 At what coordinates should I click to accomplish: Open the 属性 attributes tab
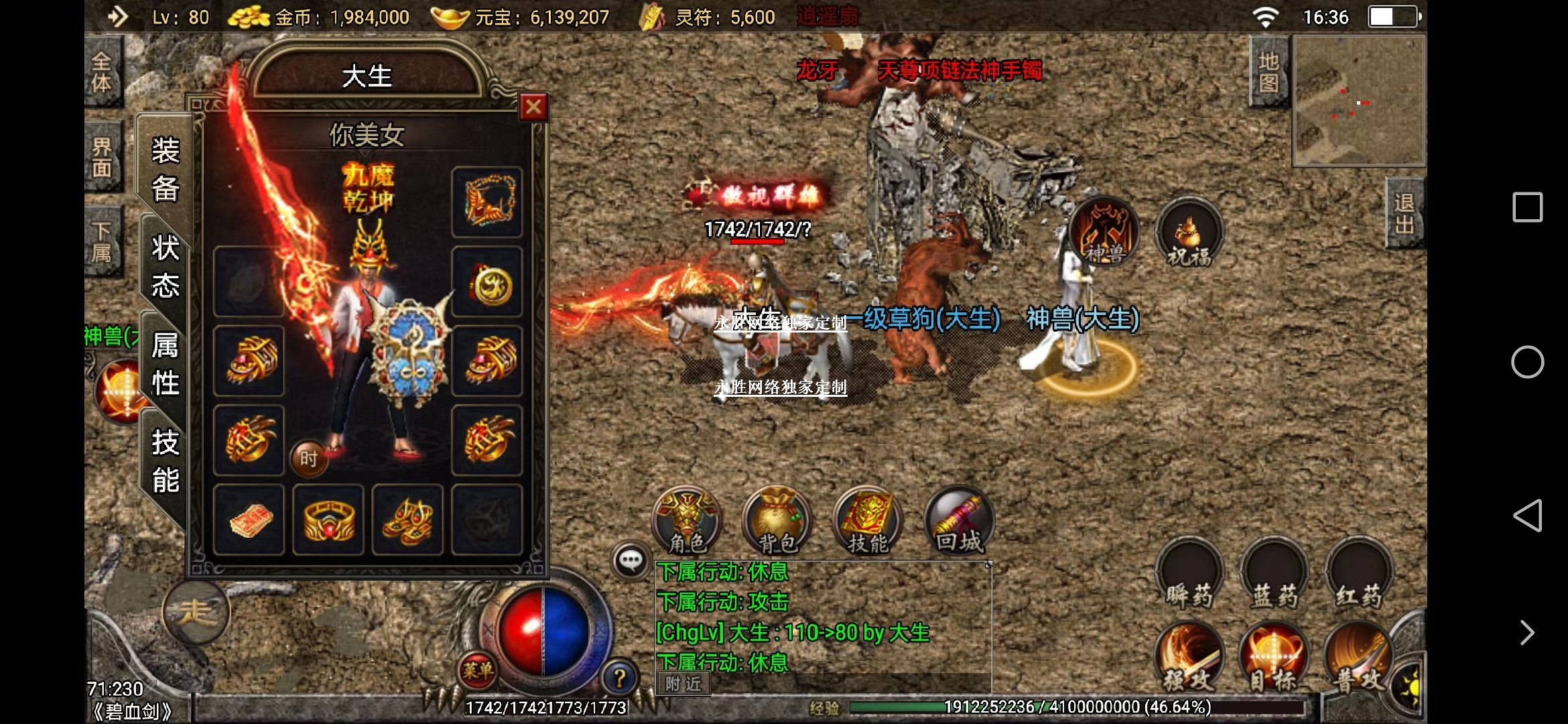(x=165, y=364)
